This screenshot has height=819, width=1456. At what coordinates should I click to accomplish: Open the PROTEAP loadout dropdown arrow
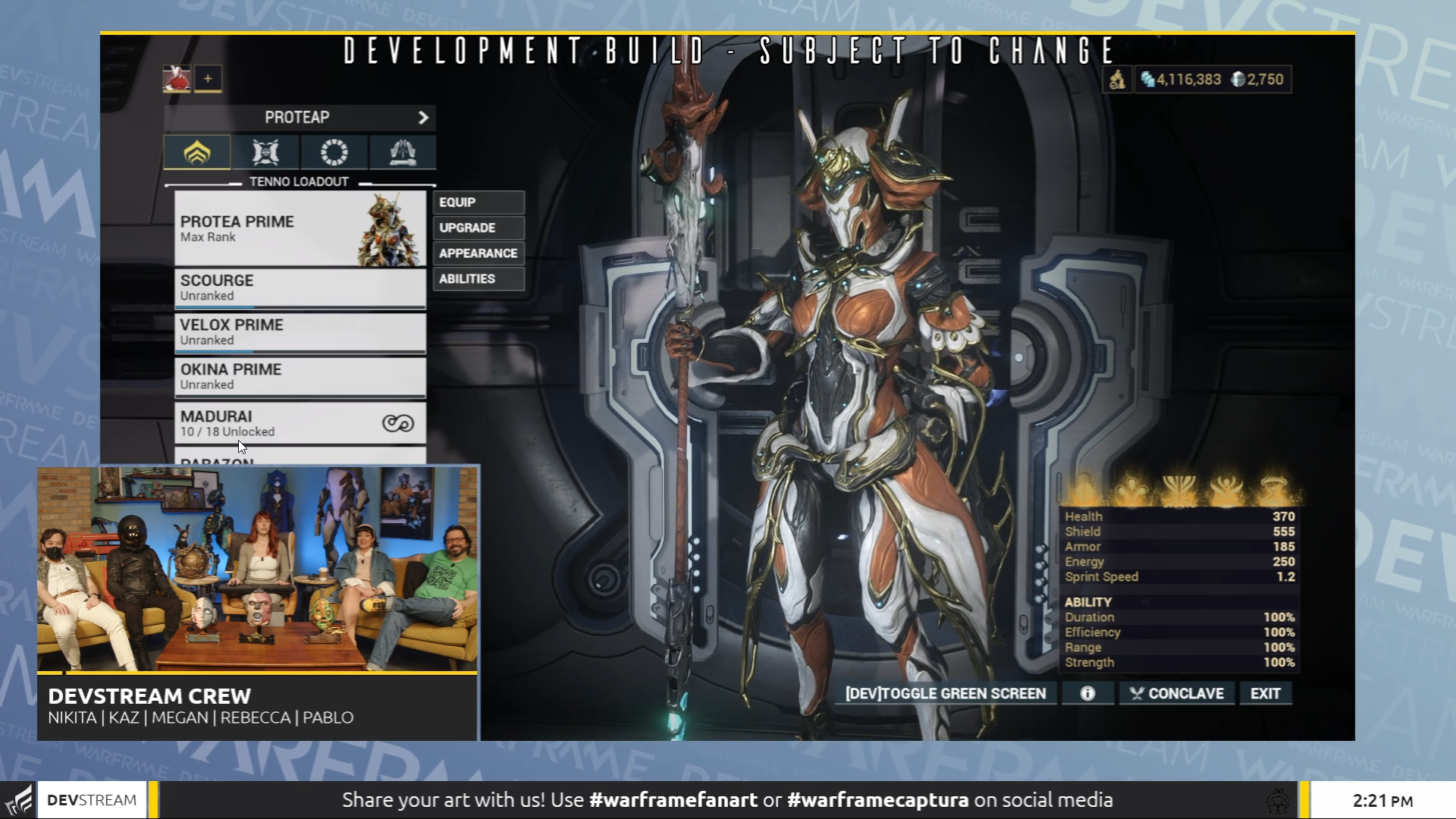423,118
